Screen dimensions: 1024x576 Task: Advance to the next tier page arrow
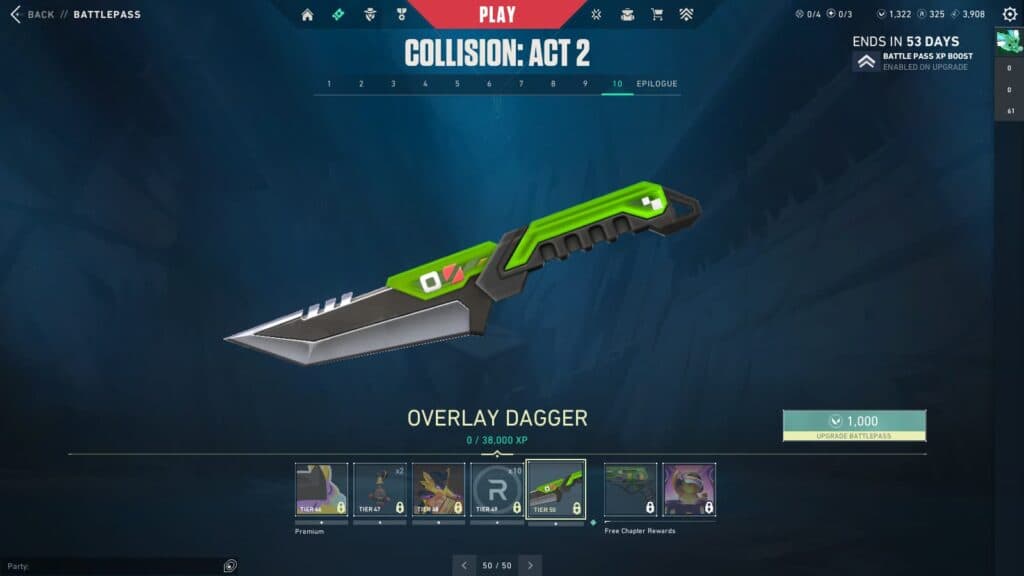coord(530,565)
